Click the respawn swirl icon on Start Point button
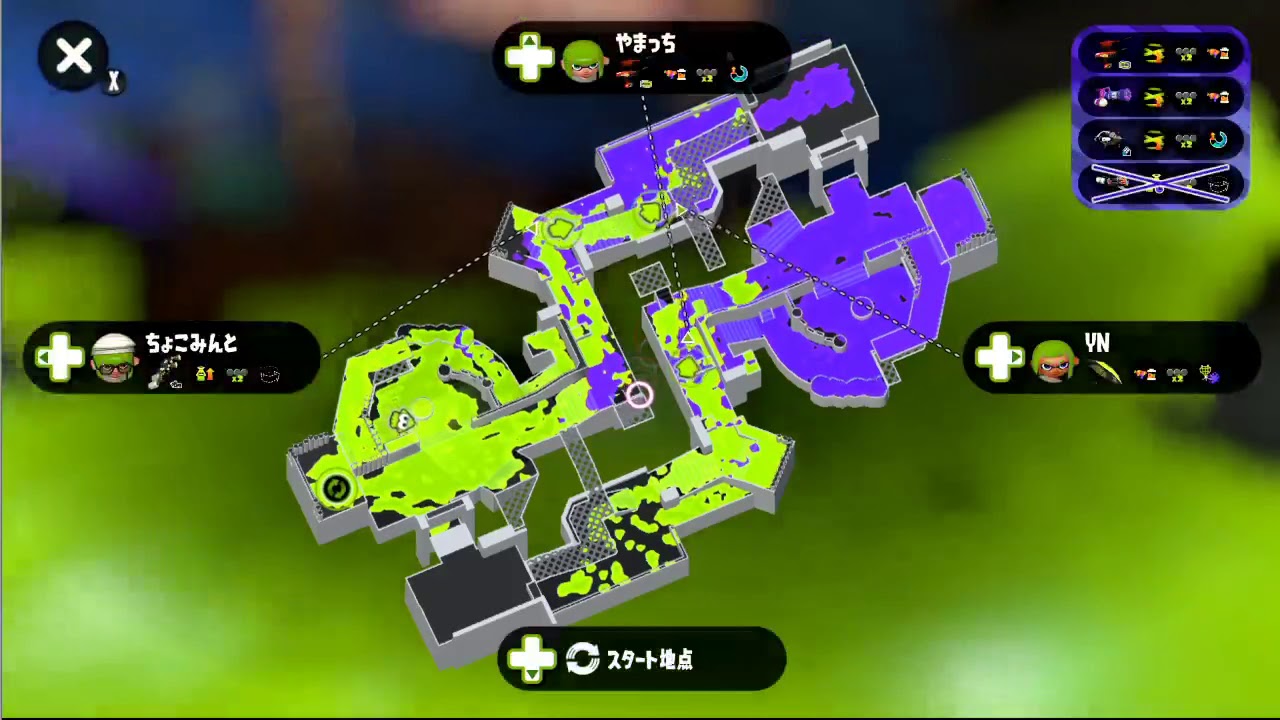Image resolution: width=1280 pixels, height=720 pixels. coord(581,659)
